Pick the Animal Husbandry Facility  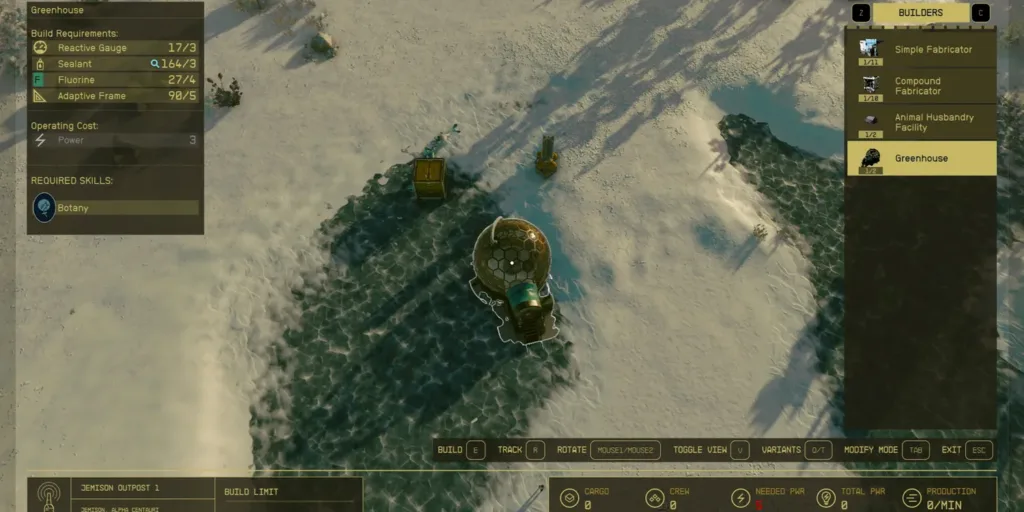click(x=920, y=122)
